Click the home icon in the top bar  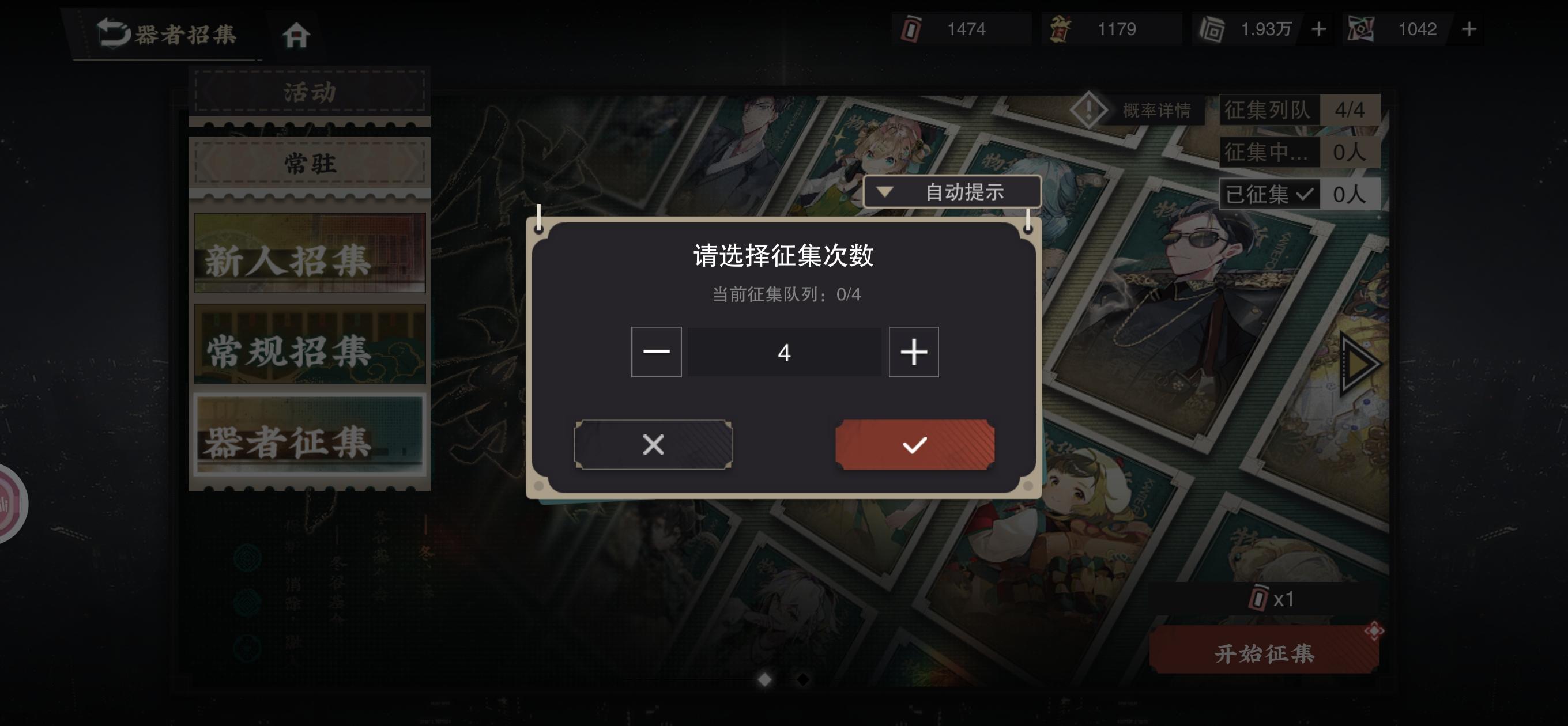point(296,35)
